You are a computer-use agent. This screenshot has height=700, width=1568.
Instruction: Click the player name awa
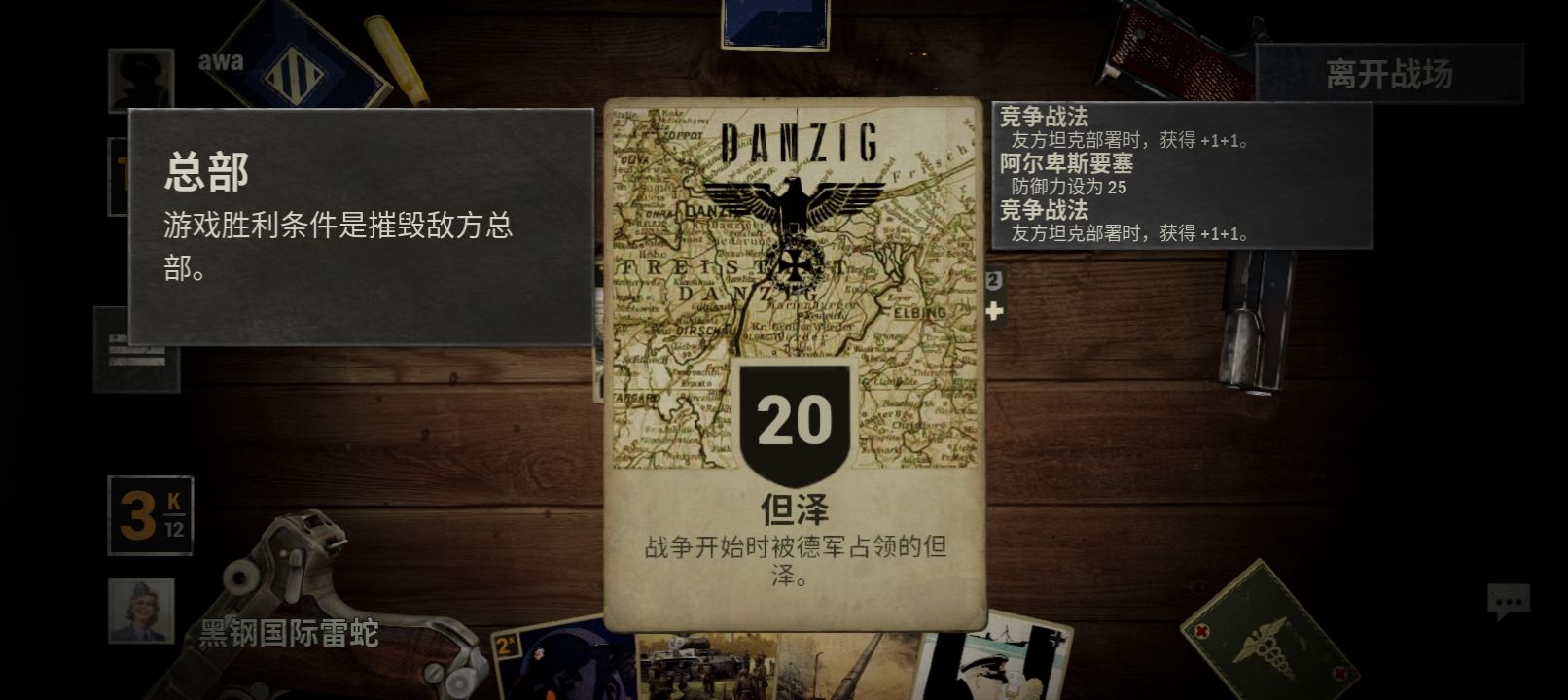tap(222, 62)
